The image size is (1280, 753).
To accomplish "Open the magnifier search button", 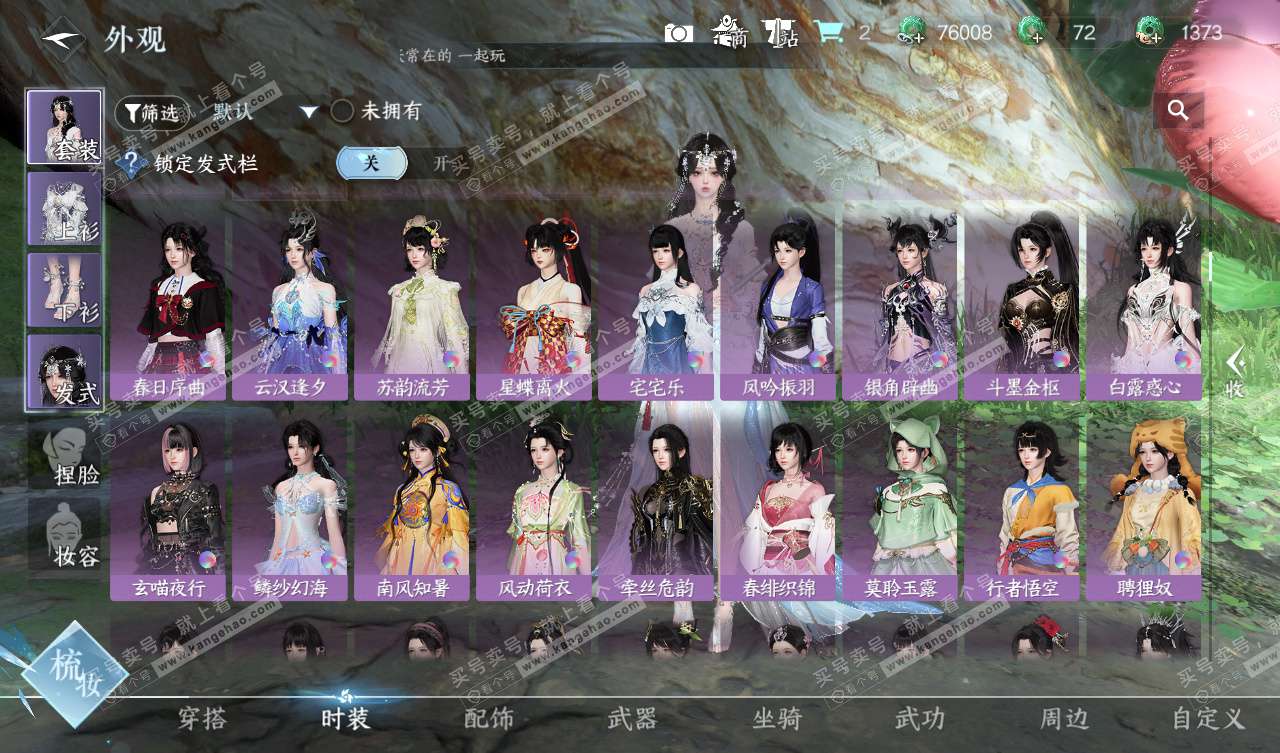I will (1178, 111).
